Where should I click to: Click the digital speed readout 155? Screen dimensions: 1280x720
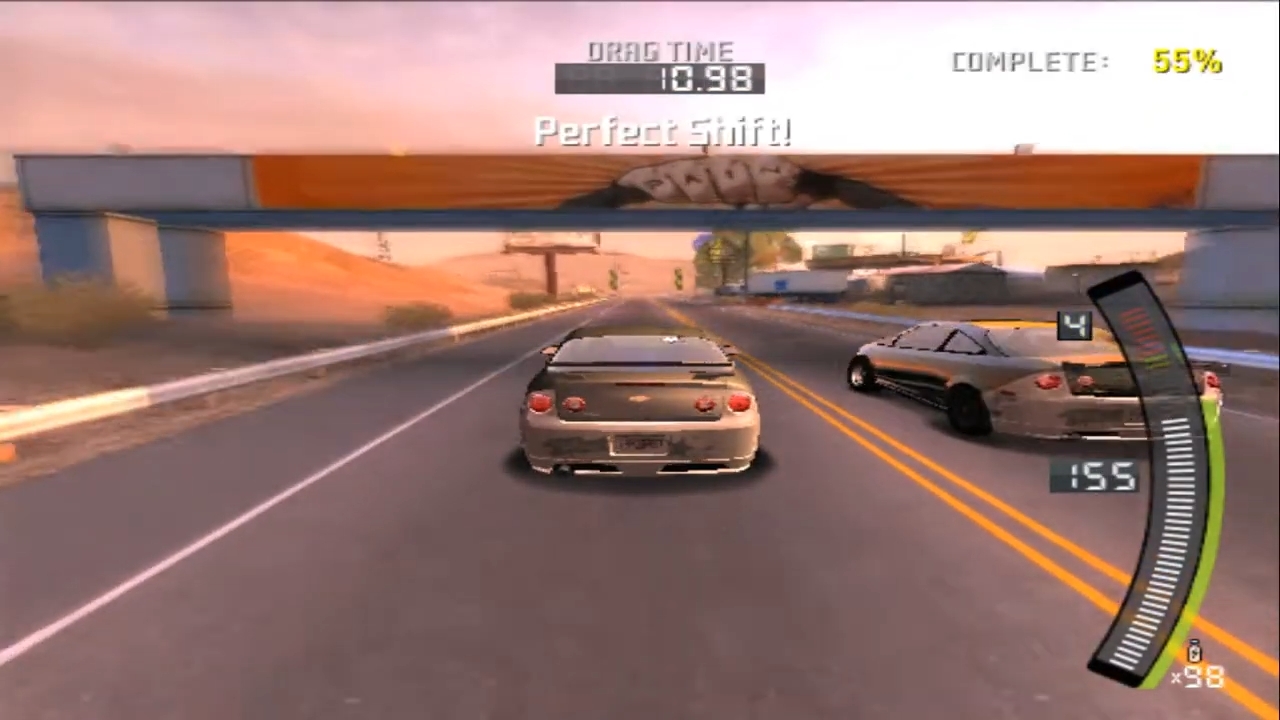tap(1099, 478)
